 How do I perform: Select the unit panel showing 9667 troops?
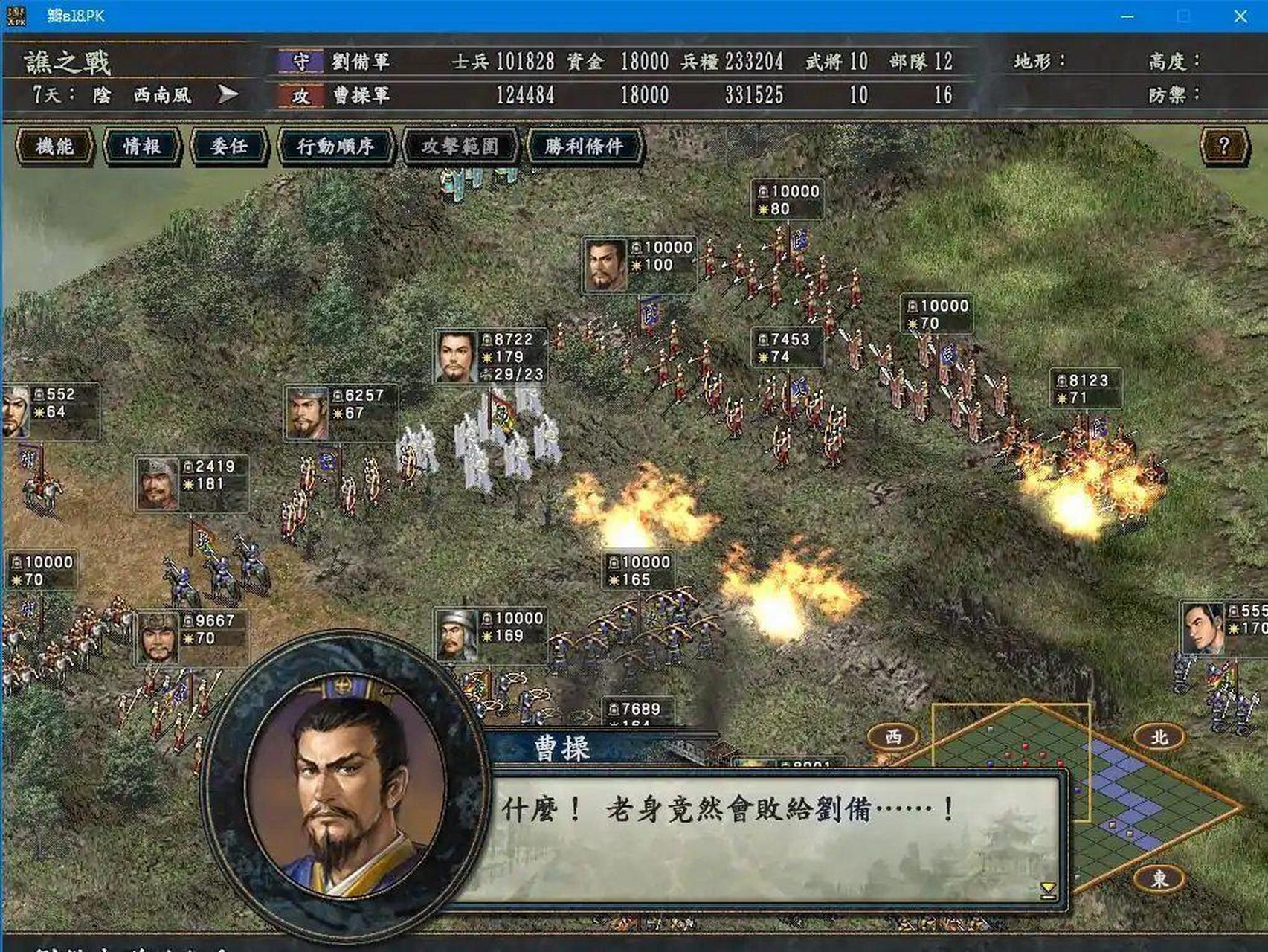pyautogui.click(x=193, y=637)
